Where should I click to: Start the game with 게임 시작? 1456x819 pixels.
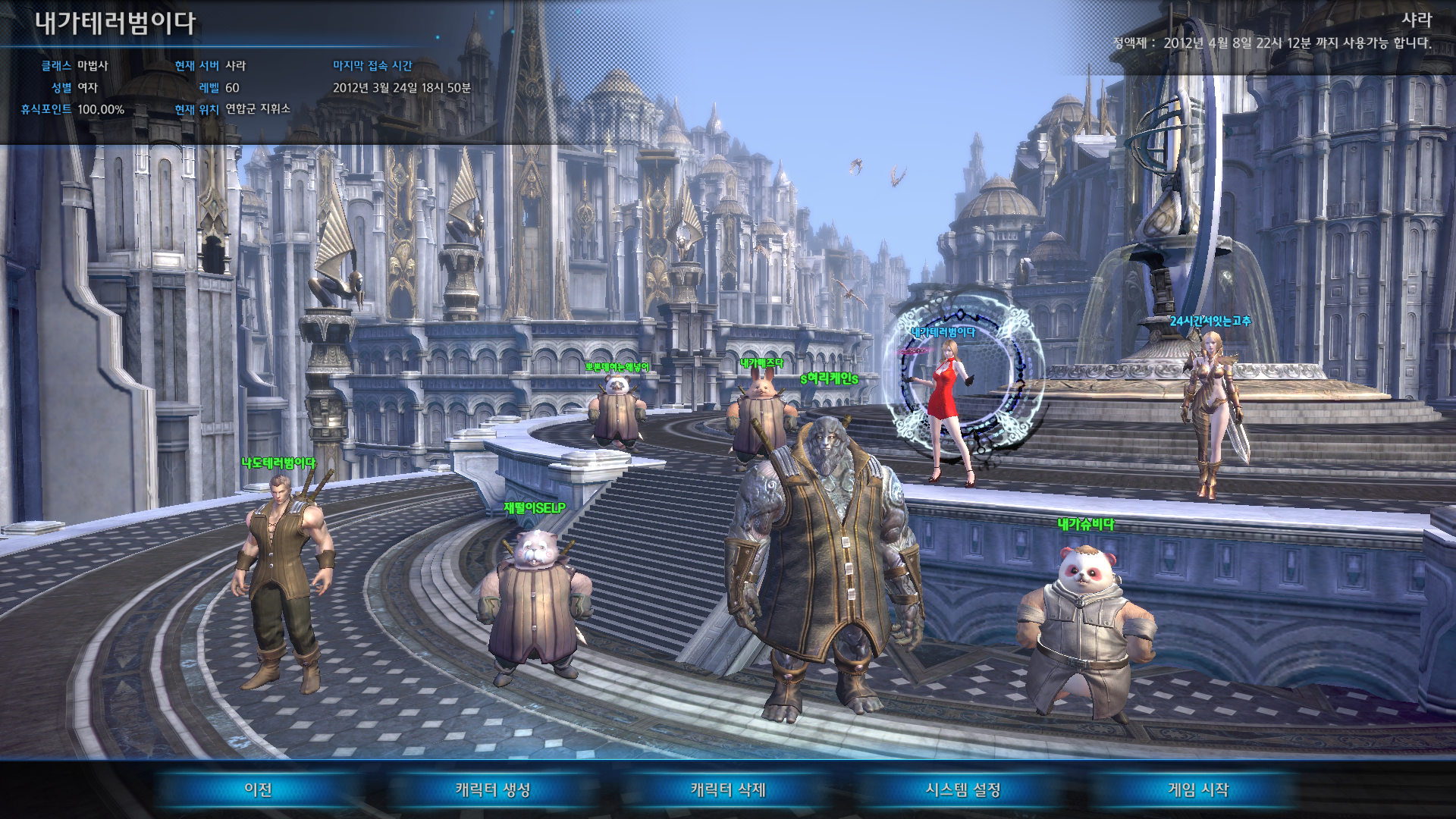tap(1198, 789)
